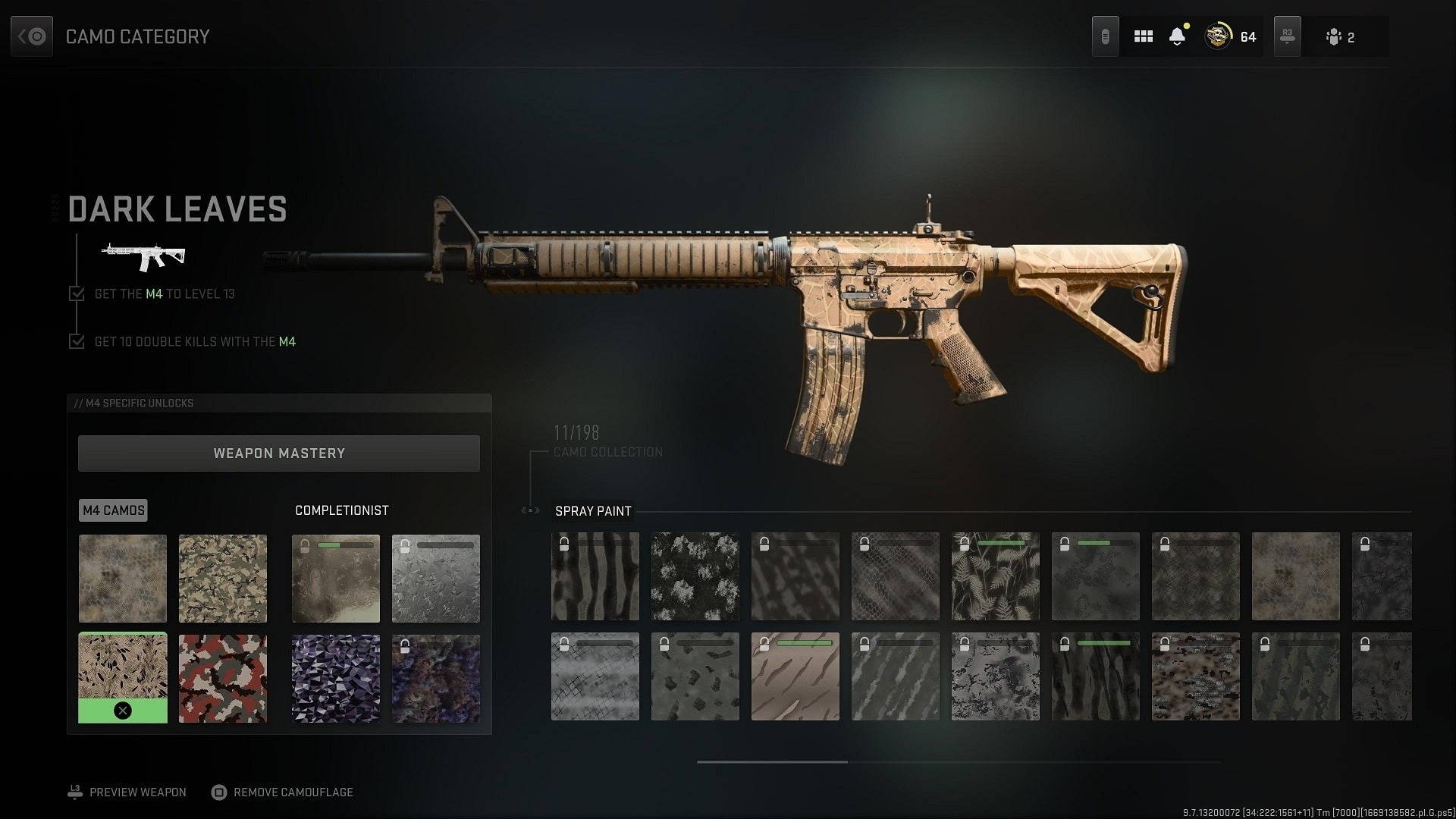Select the locked zebra stripe spray camo
This screenshot has width=1456, height=819.
[595, 576]
